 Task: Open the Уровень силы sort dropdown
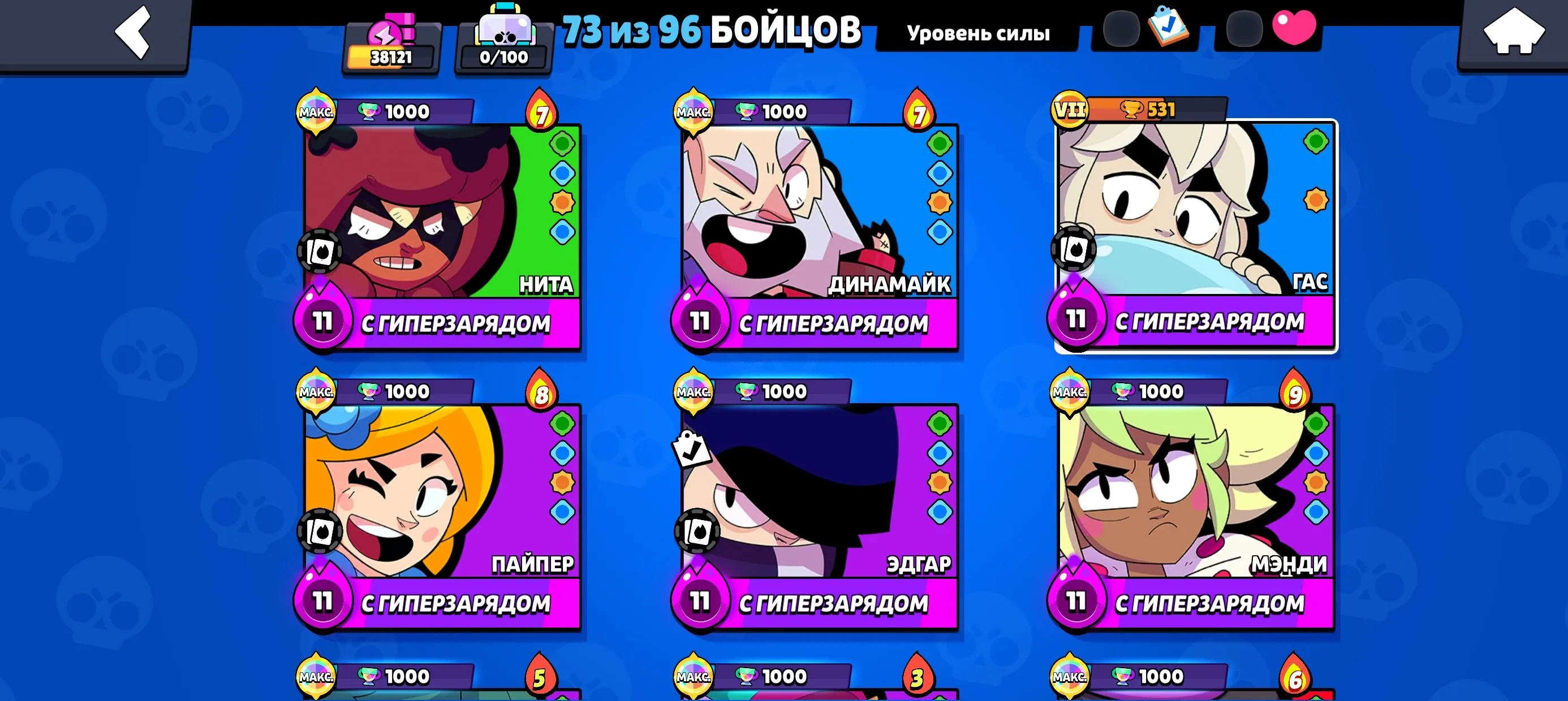click(x=978, y=33)
